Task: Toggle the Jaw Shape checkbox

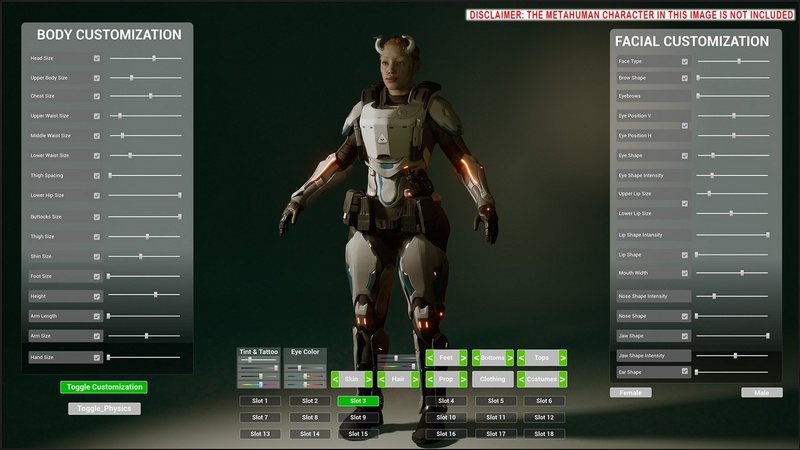Action: (685, 336)
